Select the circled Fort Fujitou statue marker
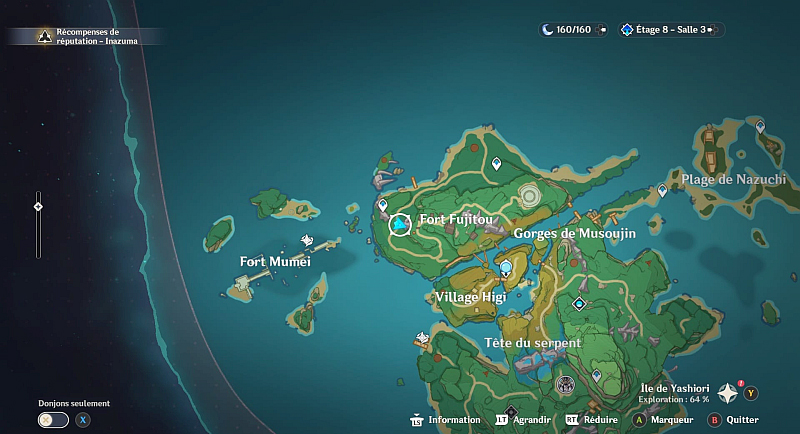800x434 pixels. pos(400,225)
